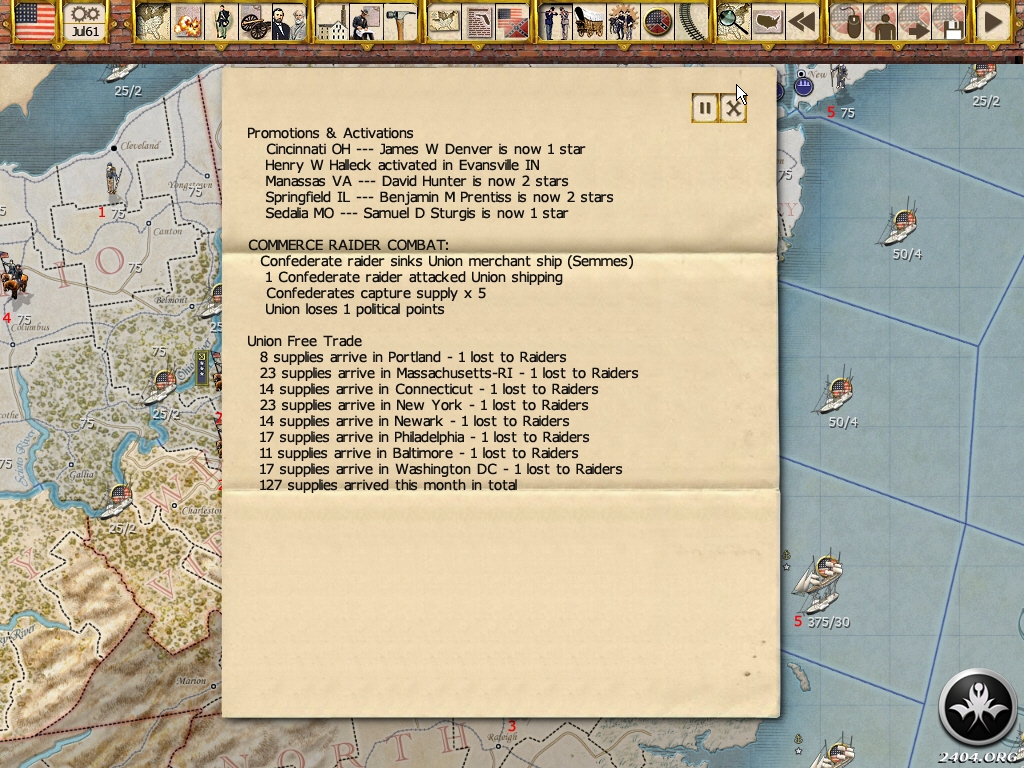Select the hammer construction icon

pos(400,22)
